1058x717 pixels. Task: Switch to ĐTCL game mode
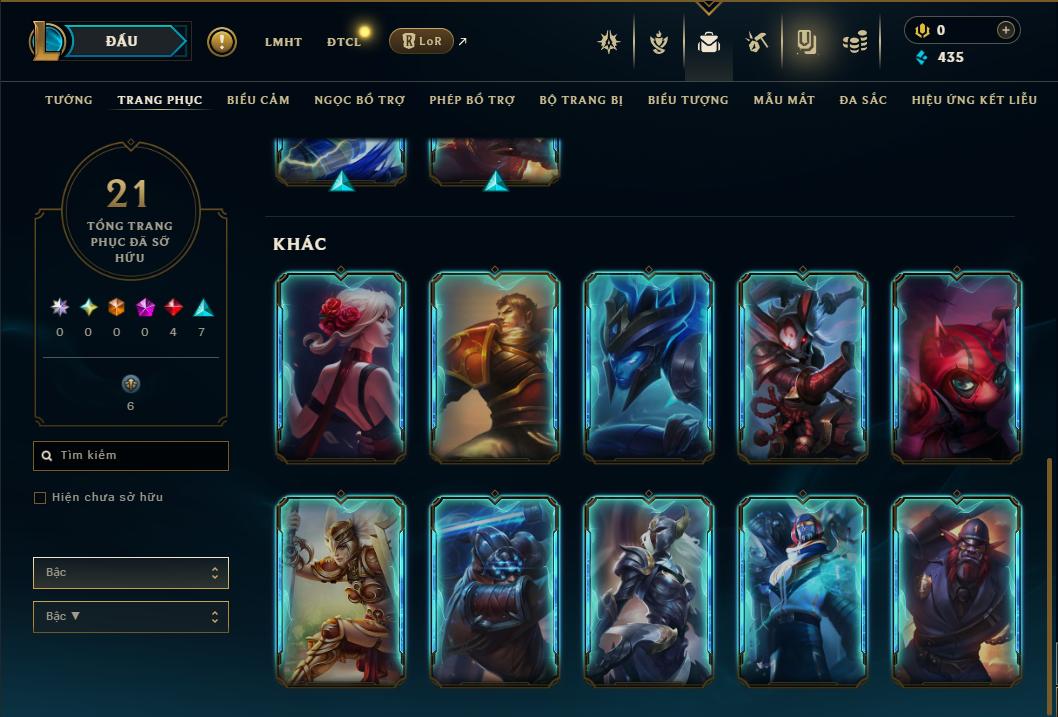(343, 42)
